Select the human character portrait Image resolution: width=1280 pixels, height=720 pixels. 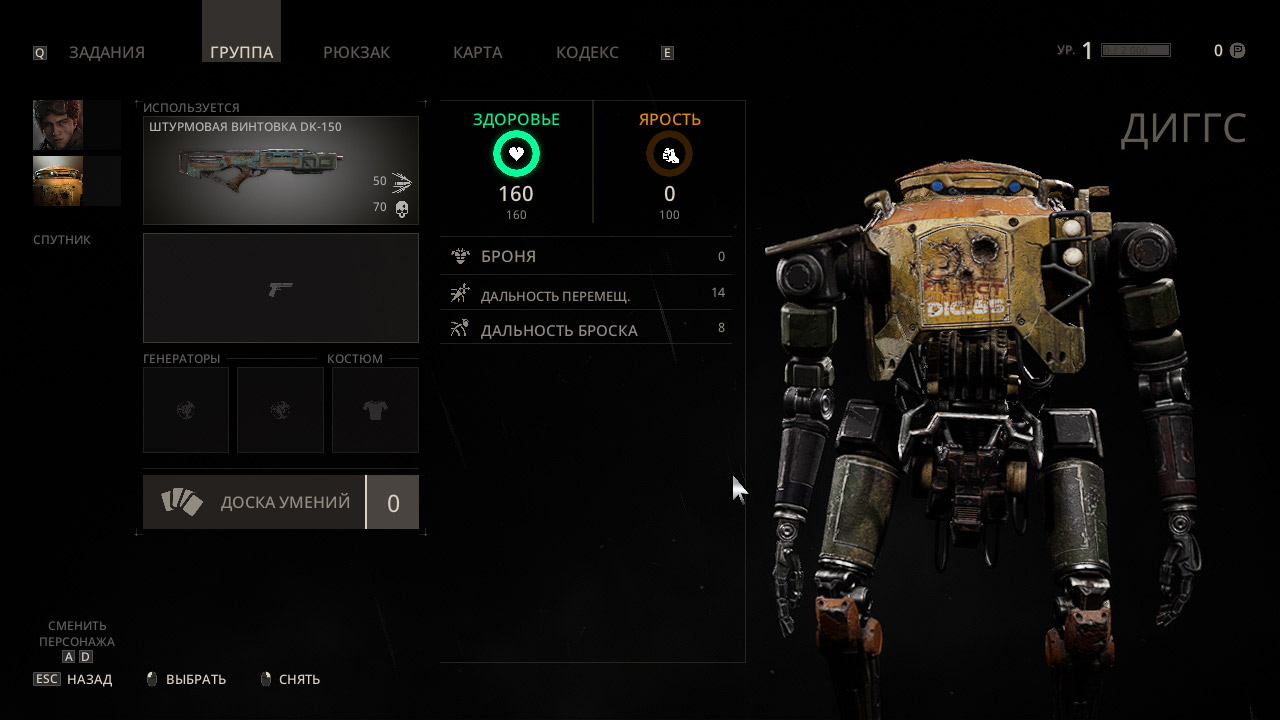click(x=58, y=125)
